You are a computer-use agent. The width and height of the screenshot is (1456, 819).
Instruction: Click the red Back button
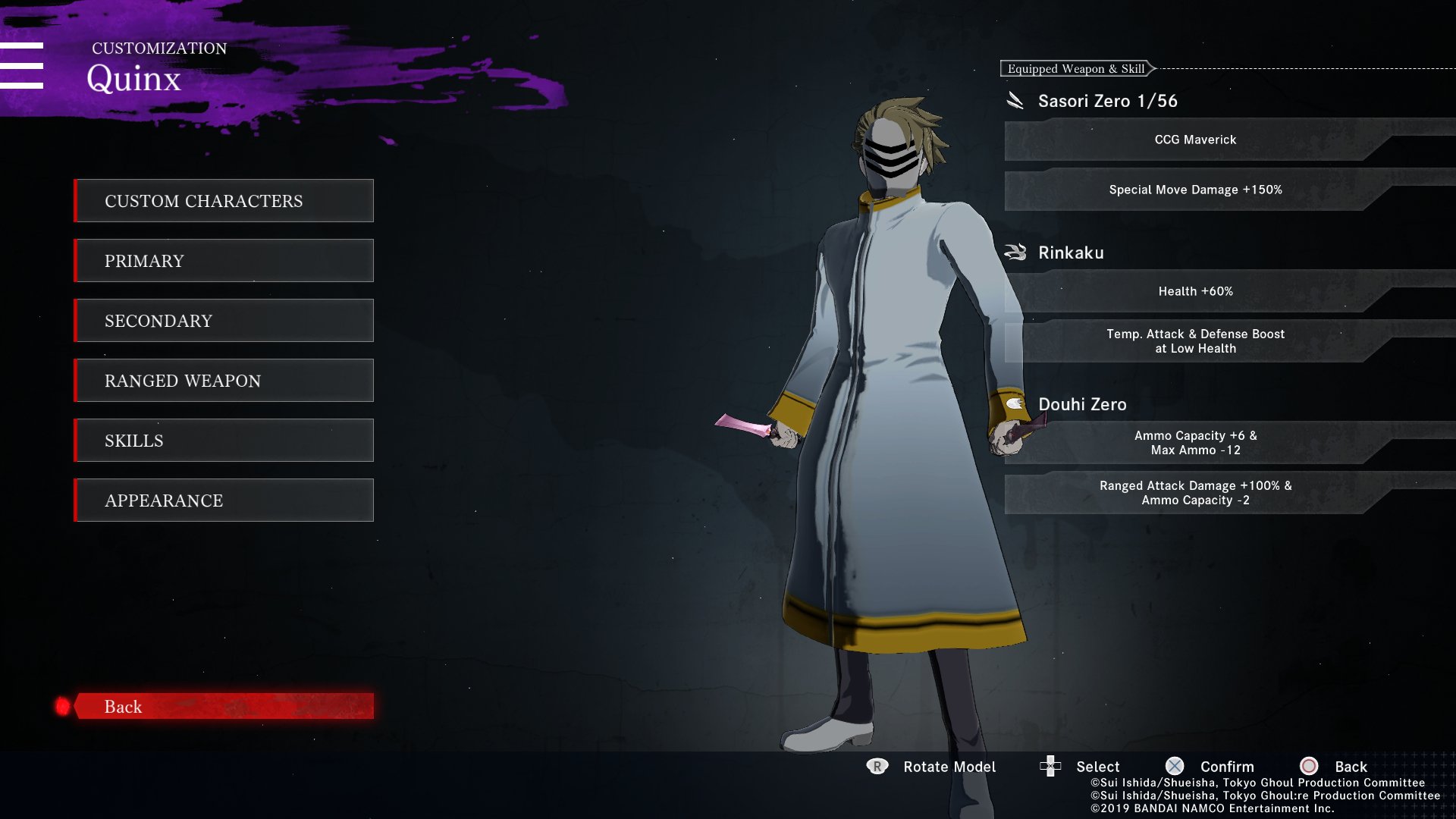pos(224,706)
